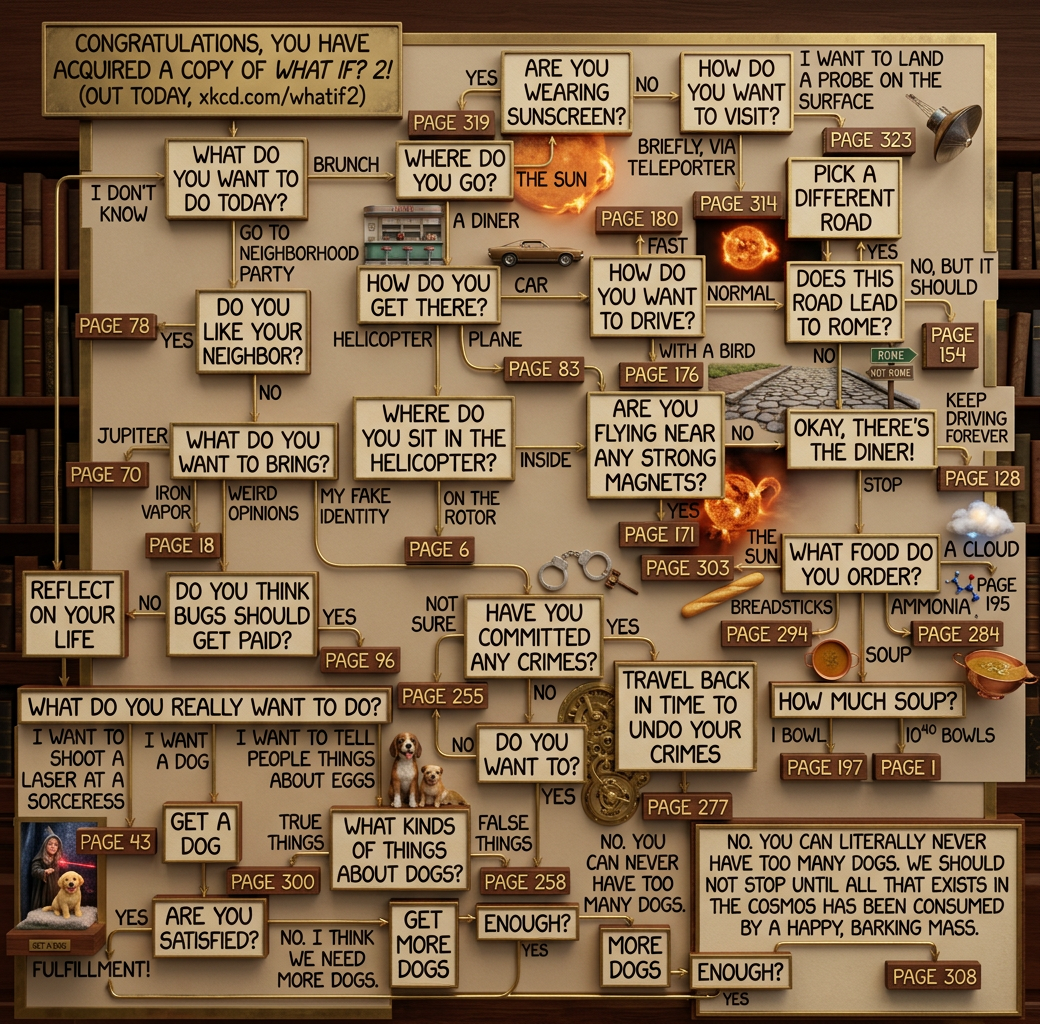Click the "Pick a different road" box
The width and height of the screenshot is (1040, 1024).
[x=844, y=197]
